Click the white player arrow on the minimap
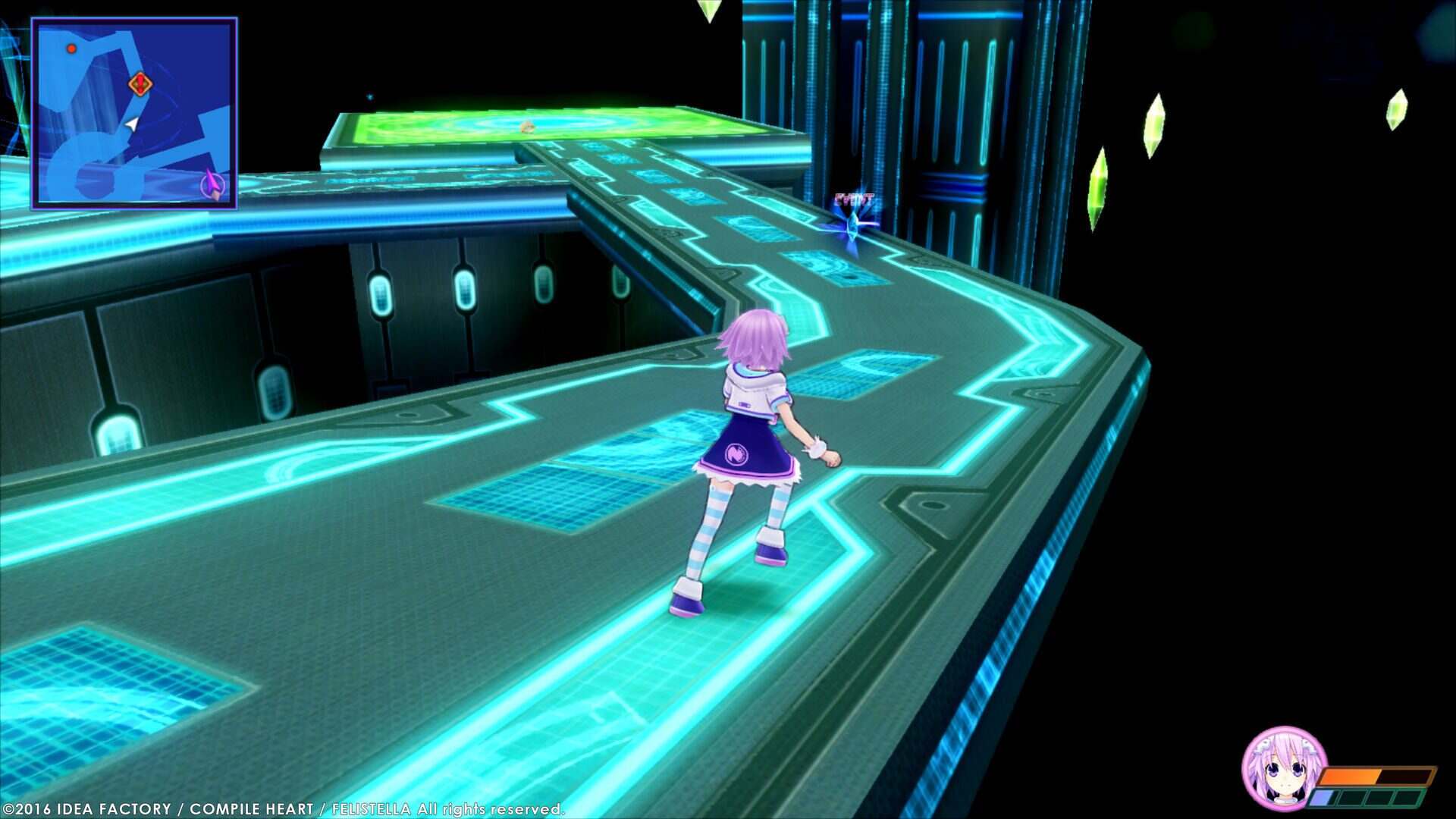The image size is (1456, 819). click(131, 124)
